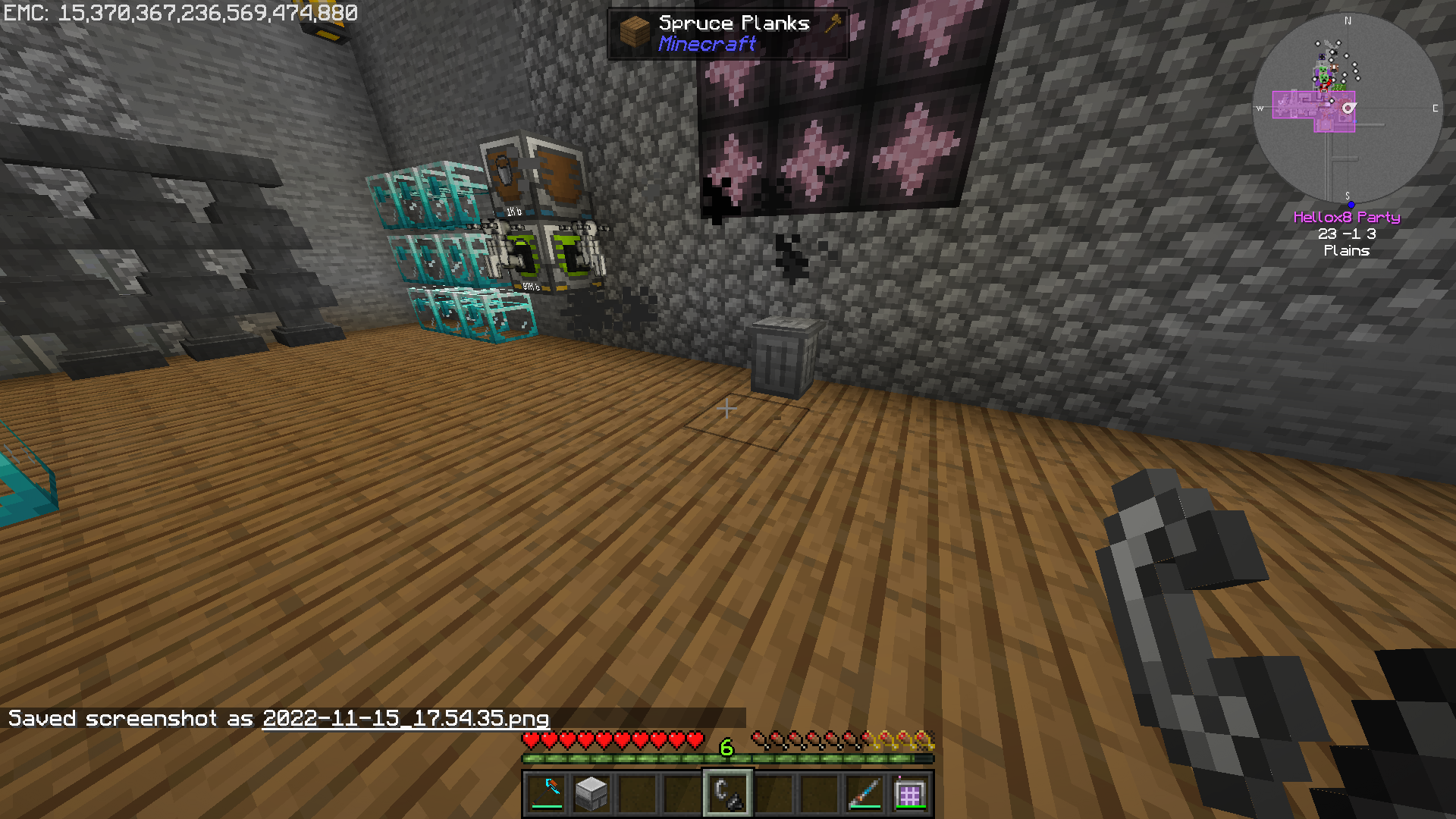Screen dimensions: 1456x819
Task: Click the EMC counter in the top-left corner
Action: (179, 12)
